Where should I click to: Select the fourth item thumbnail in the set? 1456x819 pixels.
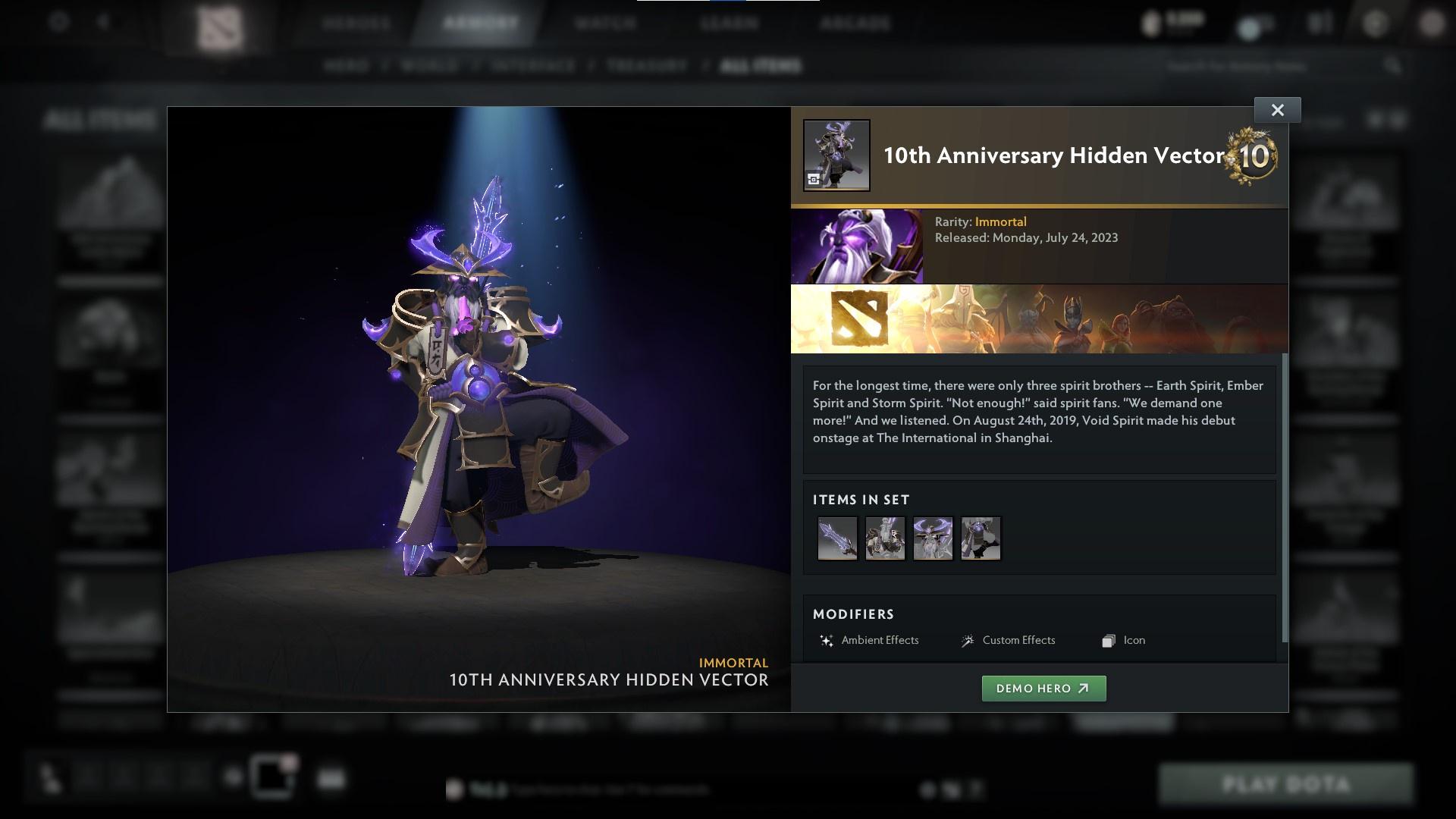(x=981, y=538)
